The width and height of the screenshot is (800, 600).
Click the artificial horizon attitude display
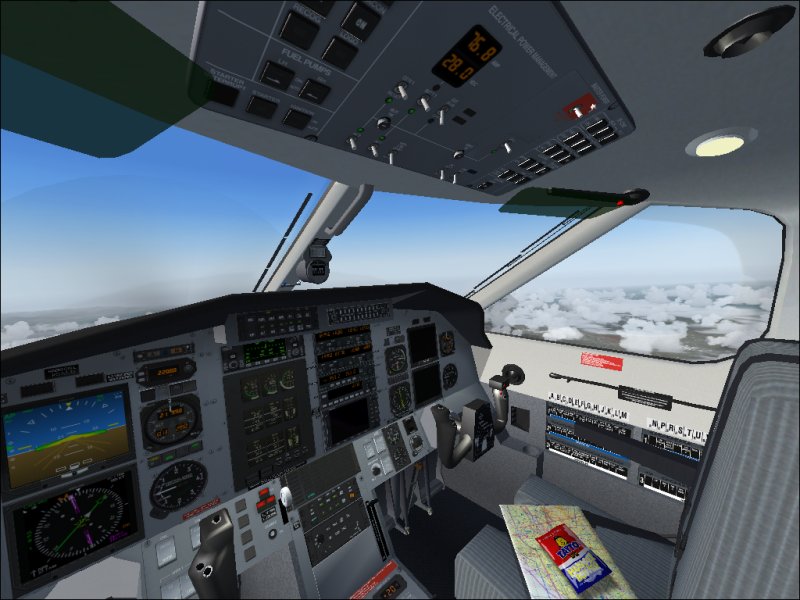click(x=66, y=434)
